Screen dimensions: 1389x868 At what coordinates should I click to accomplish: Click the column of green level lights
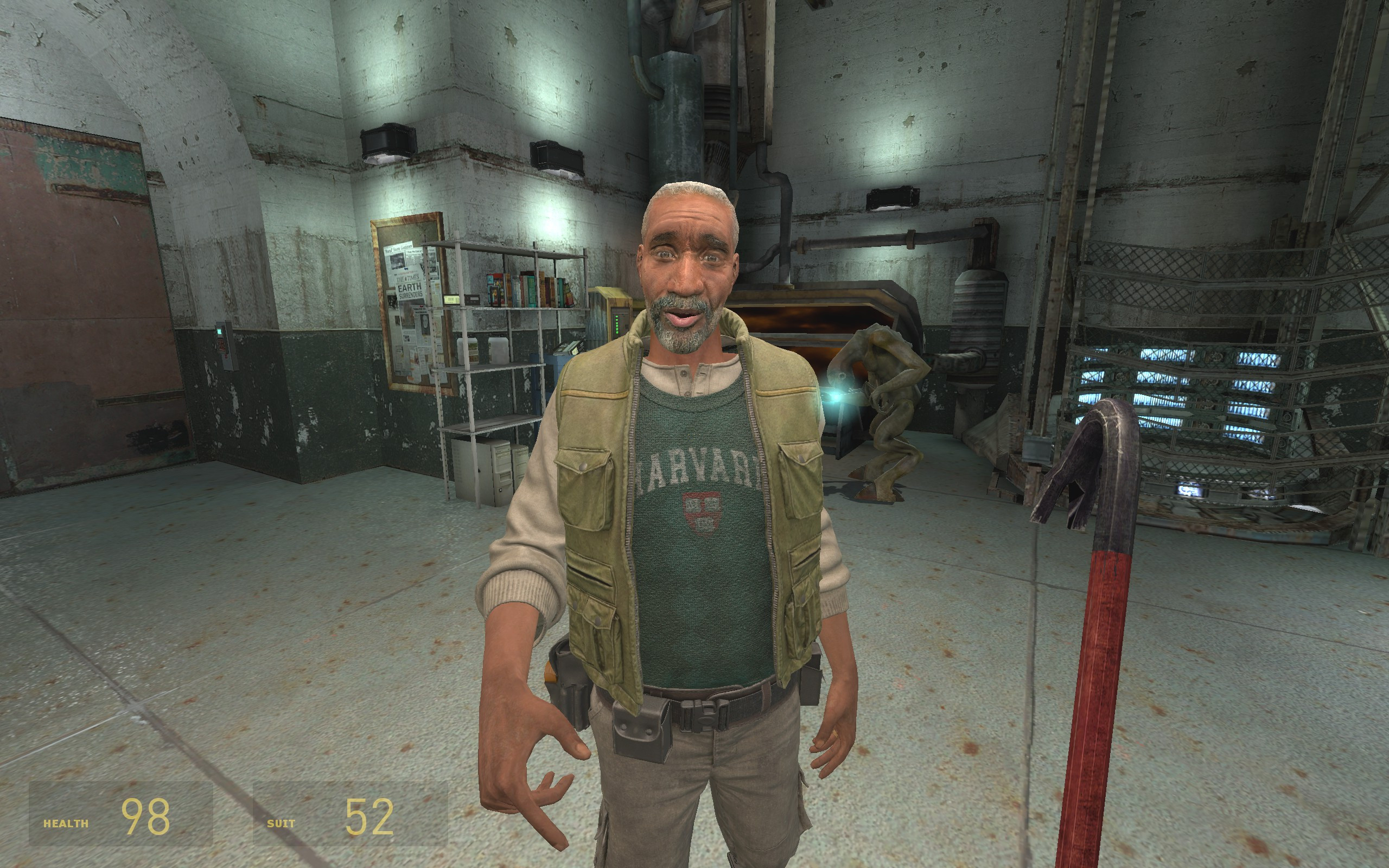[x=617, y=324]
